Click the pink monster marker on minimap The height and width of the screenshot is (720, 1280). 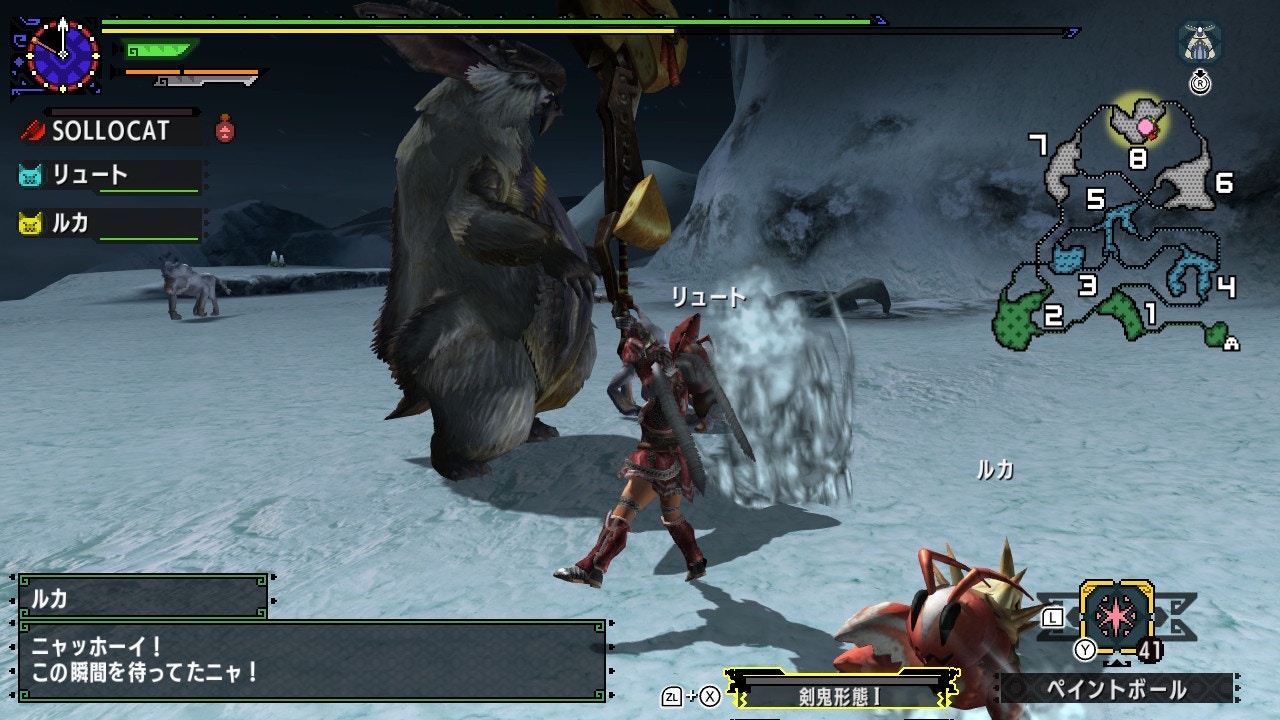click(1146, 126)
